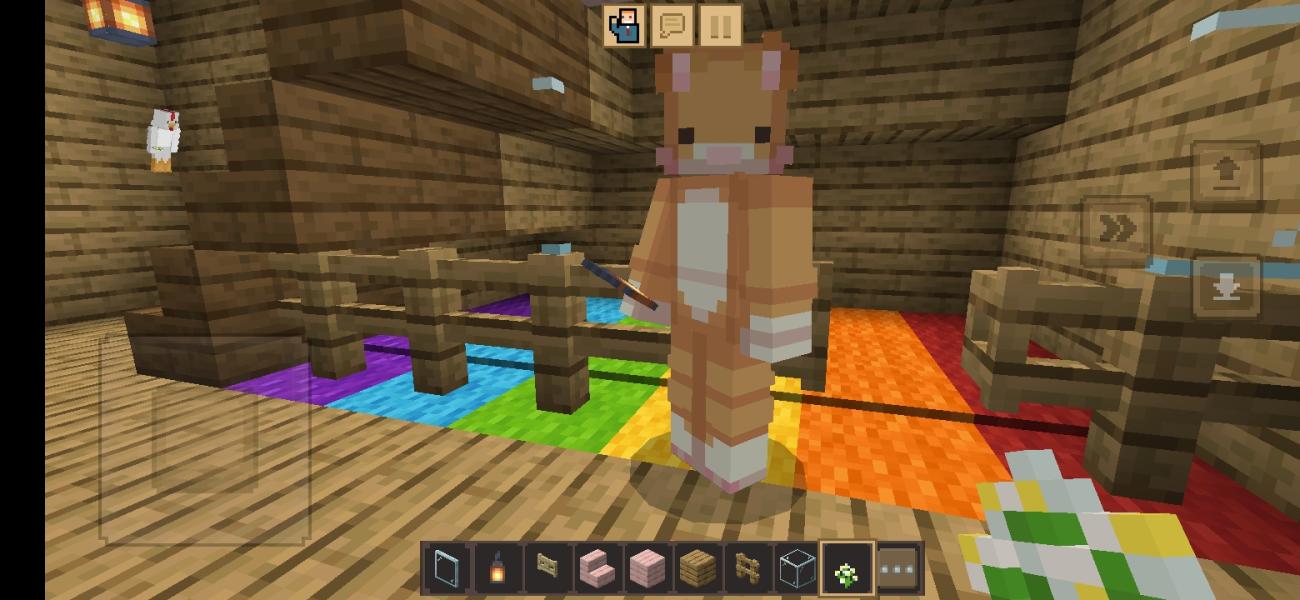Pick the pink planks block slot
Image resolution: width=1300 pixels, height=600 pixels.
coord(647,569)
